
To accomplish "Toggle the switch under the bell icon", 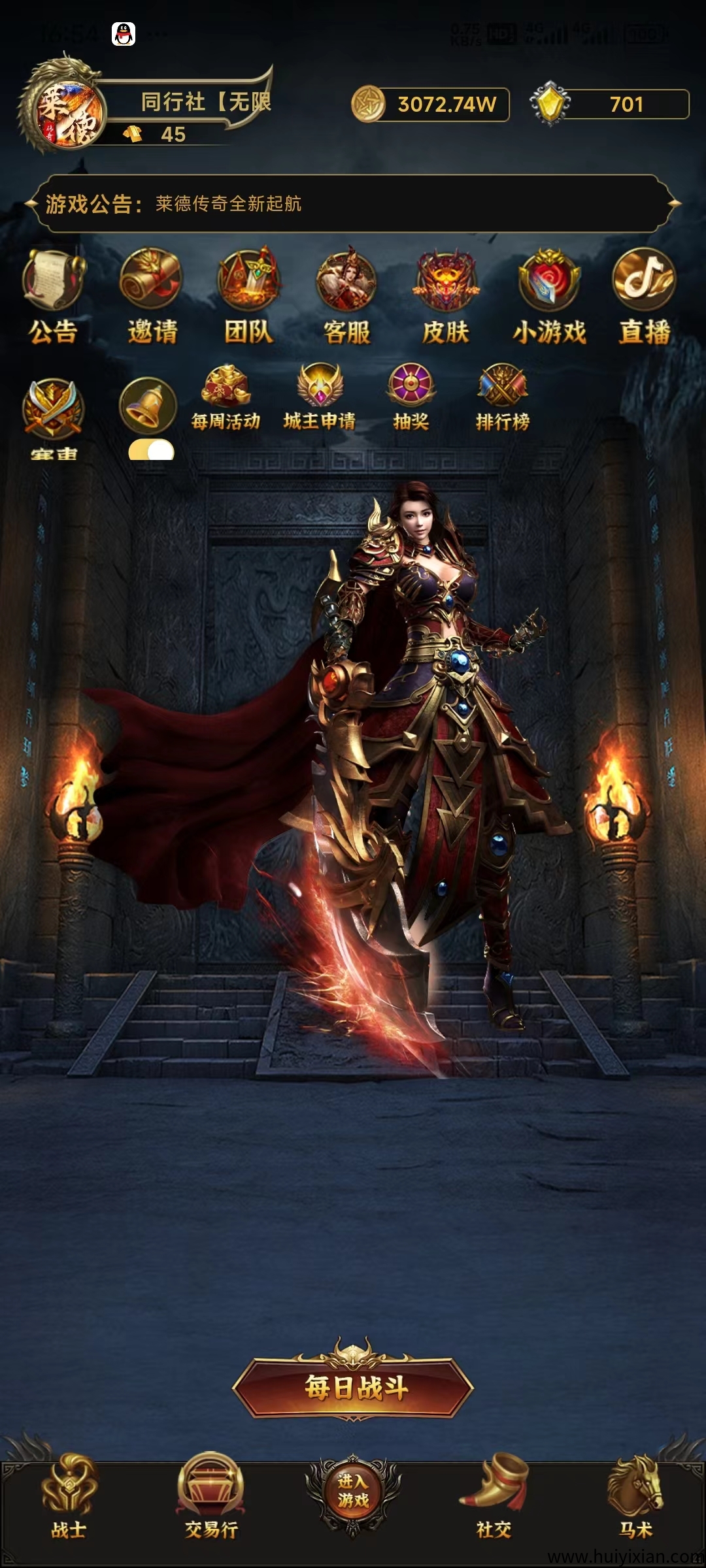I will tap(152, 451).
